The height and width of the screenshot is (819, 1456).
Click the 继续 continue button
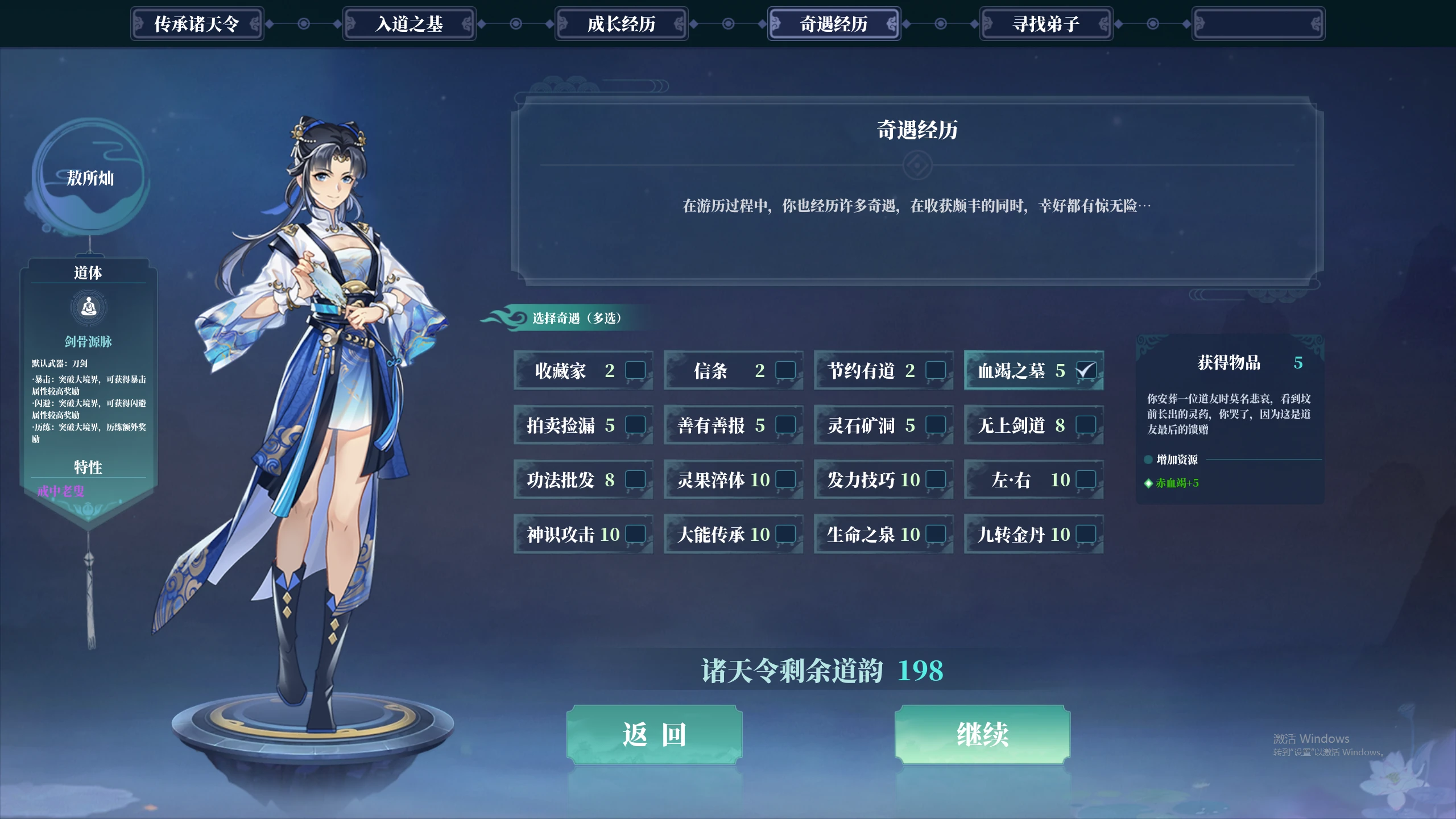pos(982,734)
